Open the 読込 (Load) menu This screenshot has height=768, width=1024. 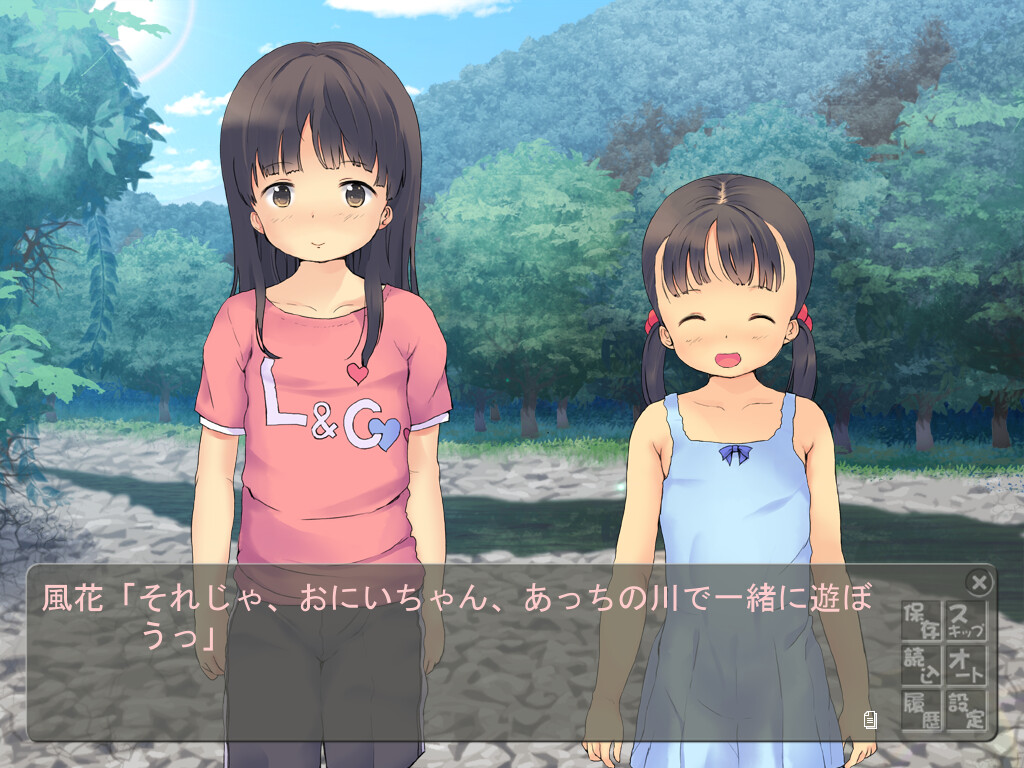(921, 665)
